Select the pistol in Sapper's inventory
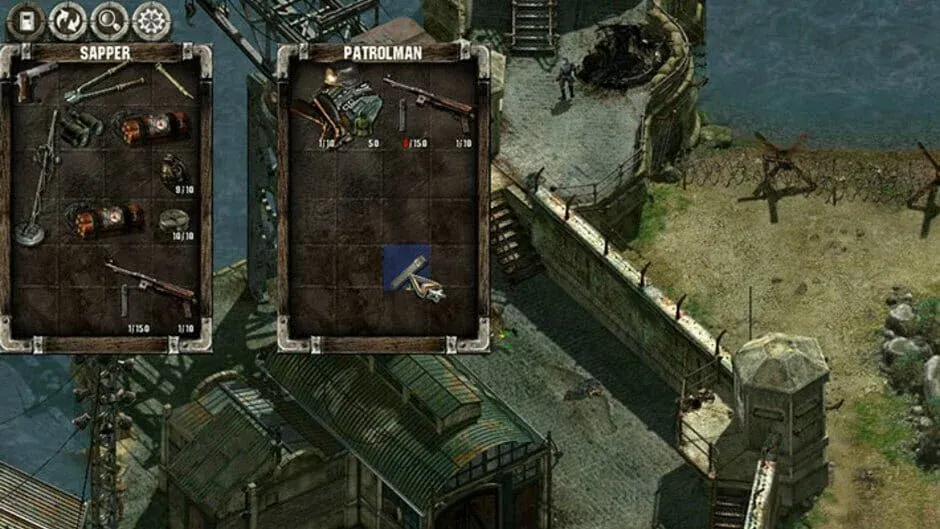 click(37, 81)
